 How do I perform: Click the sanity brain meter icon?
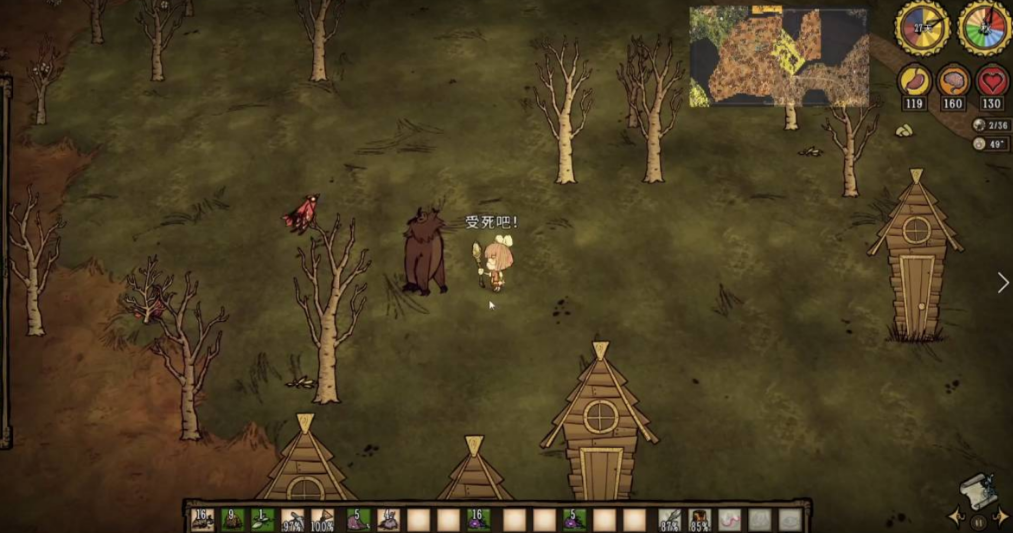click(953, 81)
